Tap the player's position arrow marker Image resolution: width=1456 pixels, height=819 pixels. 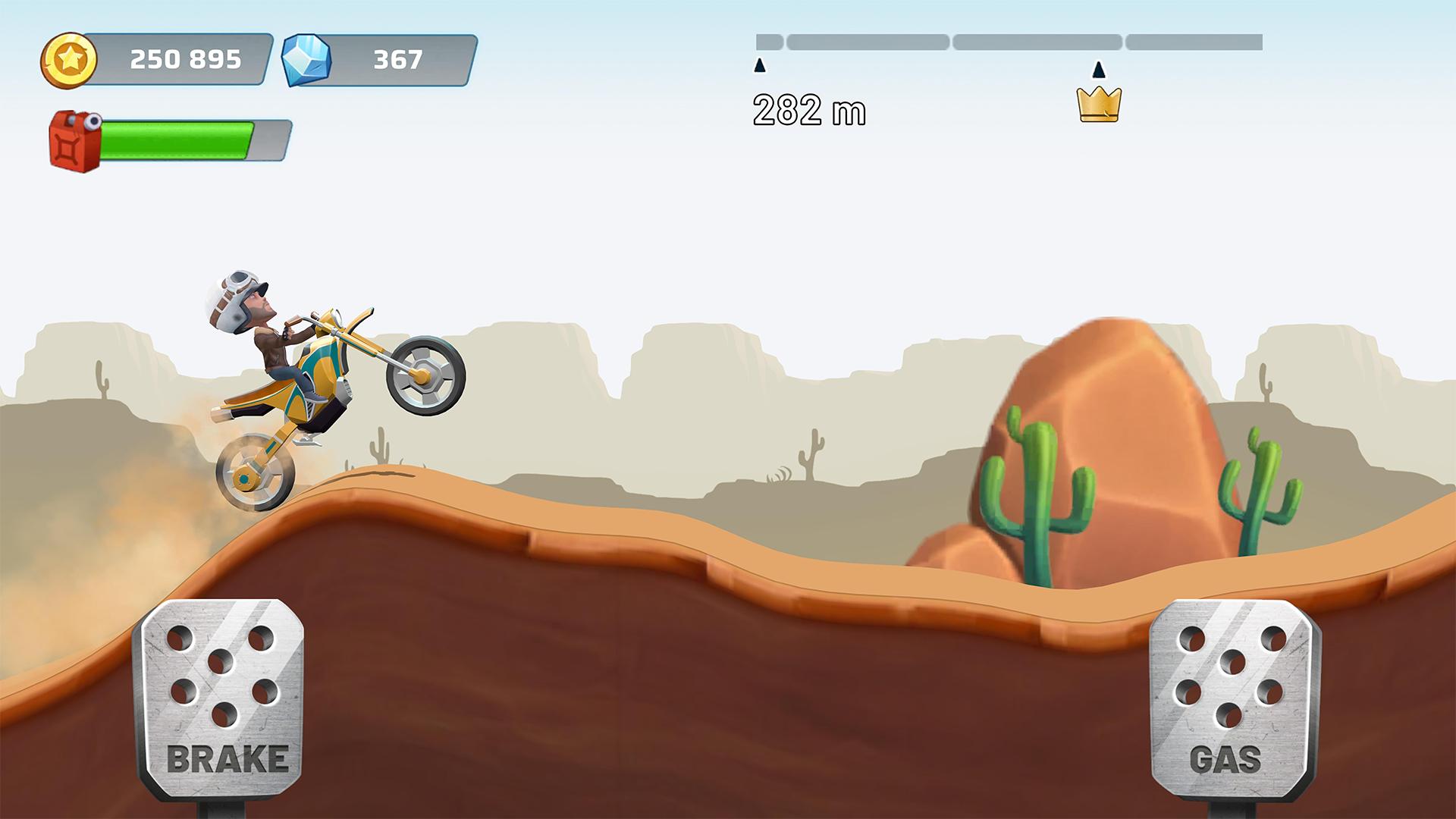[761, 67]
